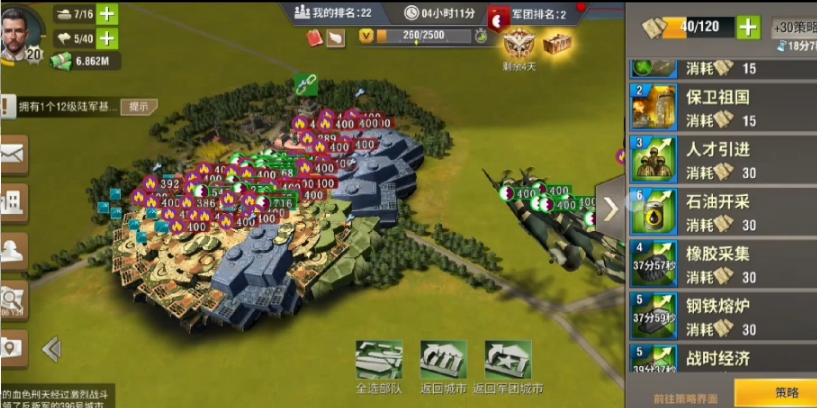Choose the 橡胶采集 strategy
Image resolution: width=817 pixels, height=408 pixels.
722,264
